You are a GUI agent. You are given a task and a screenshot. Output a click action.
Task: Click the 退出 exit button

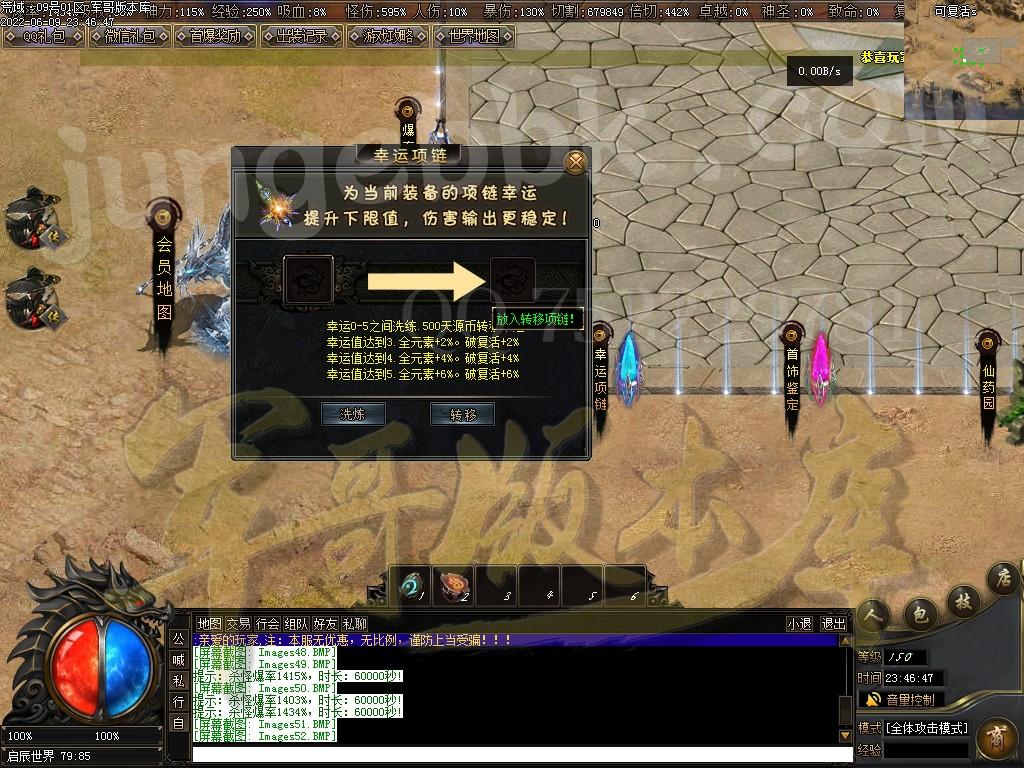coord(833,624)
